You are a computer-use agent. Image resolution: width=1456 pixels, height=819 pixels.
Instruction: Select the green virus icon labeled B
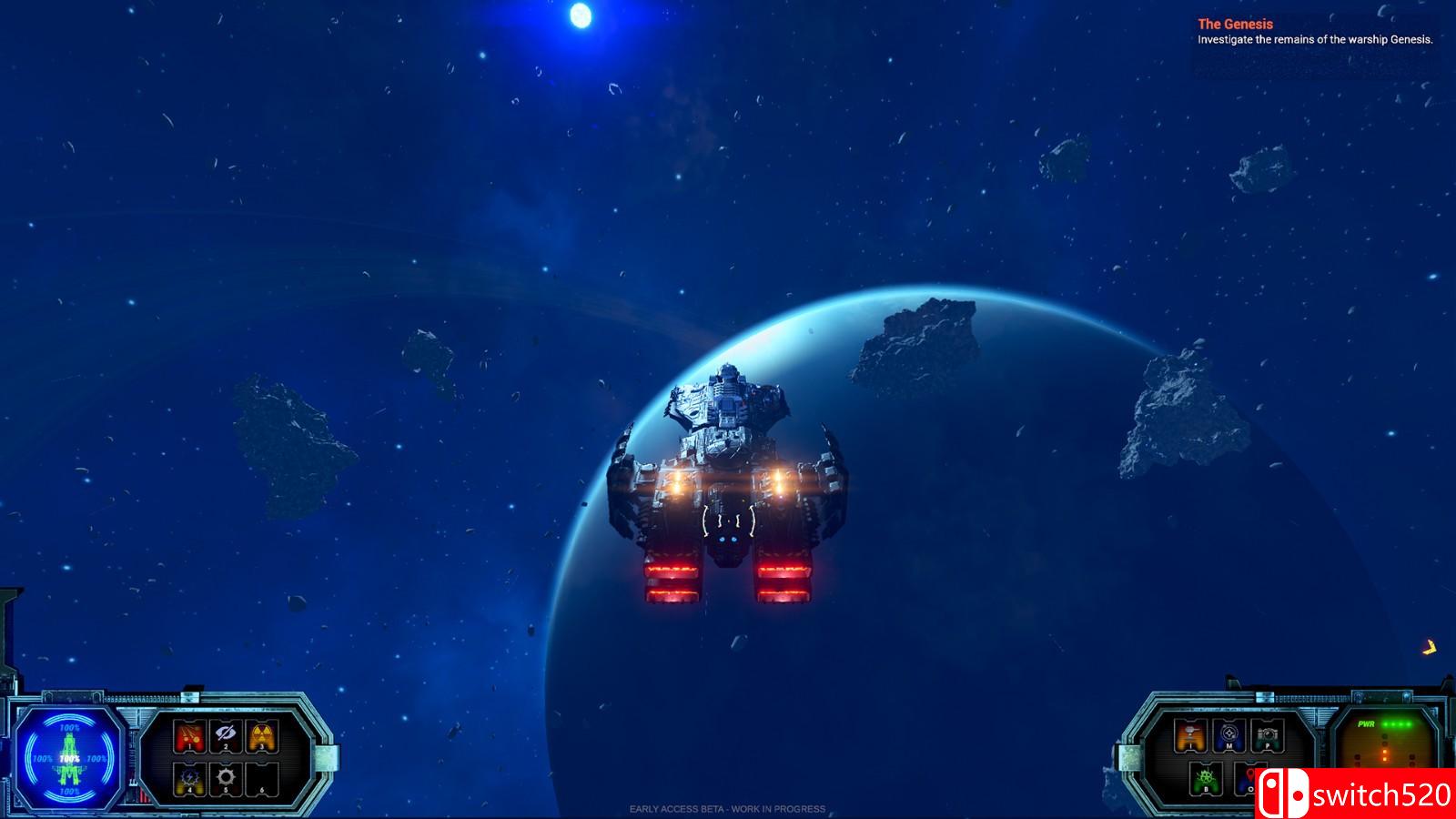pos(1206,777)
